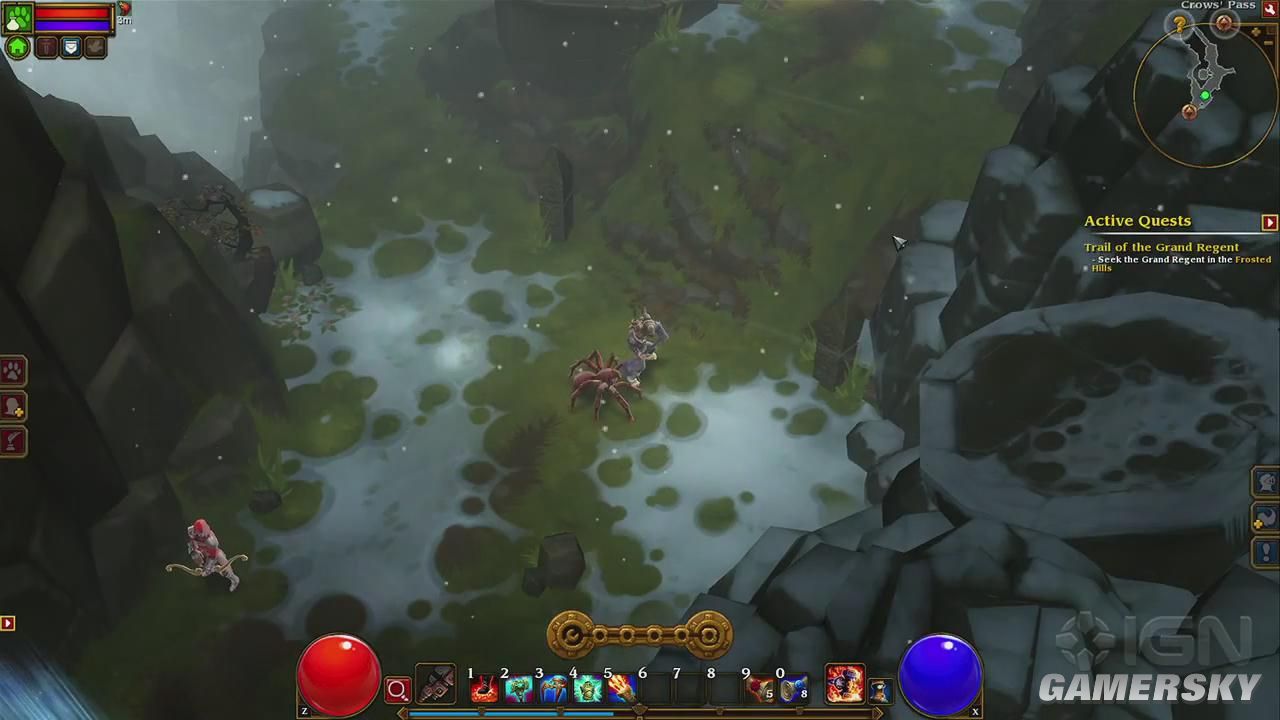Click the green home town portal button
This screenshot has height=720, width=1280.
(18, 47)
